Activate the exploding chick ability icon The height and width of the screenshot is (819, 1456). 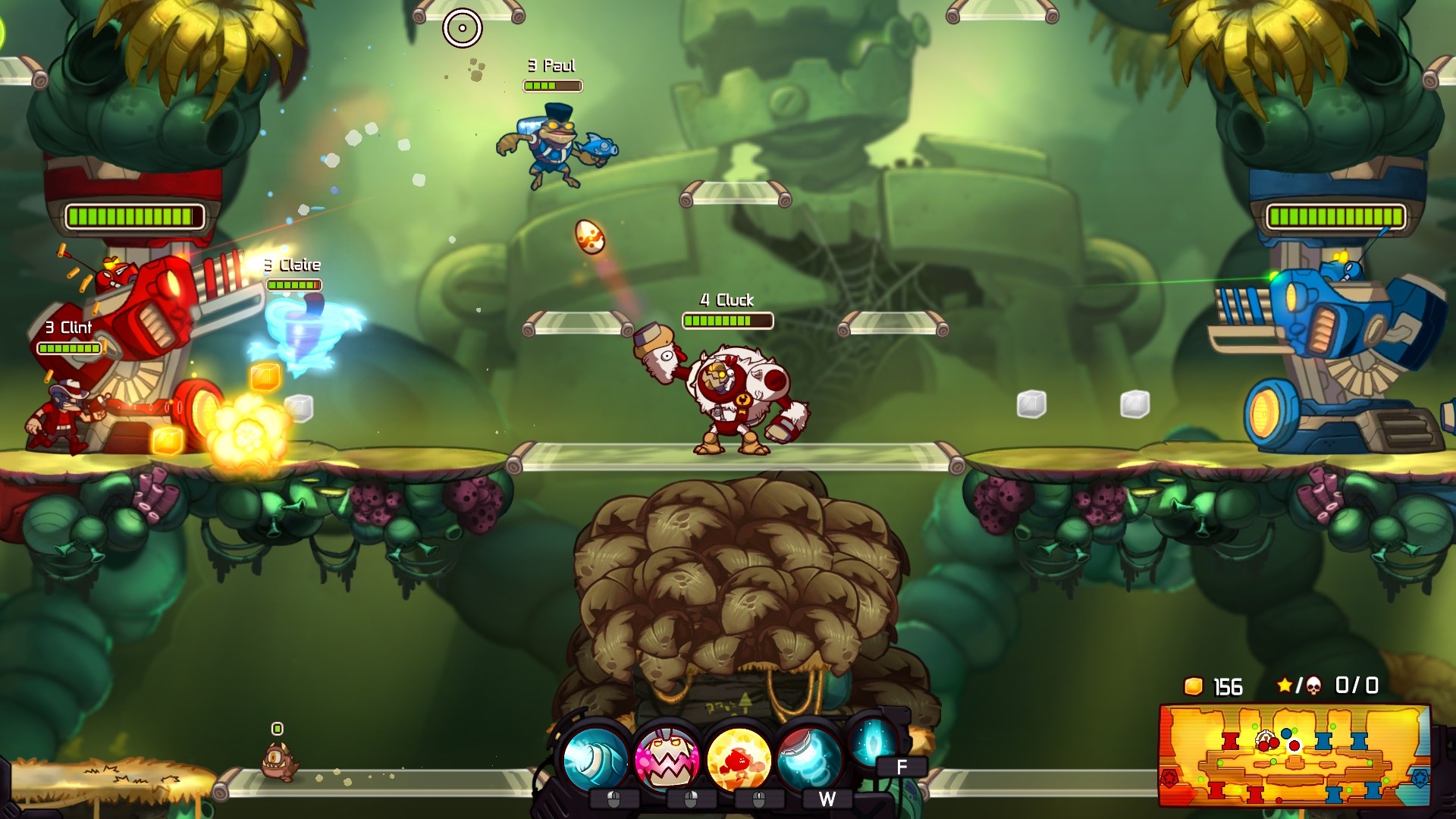pyautogui.click(x=739, y=757)
